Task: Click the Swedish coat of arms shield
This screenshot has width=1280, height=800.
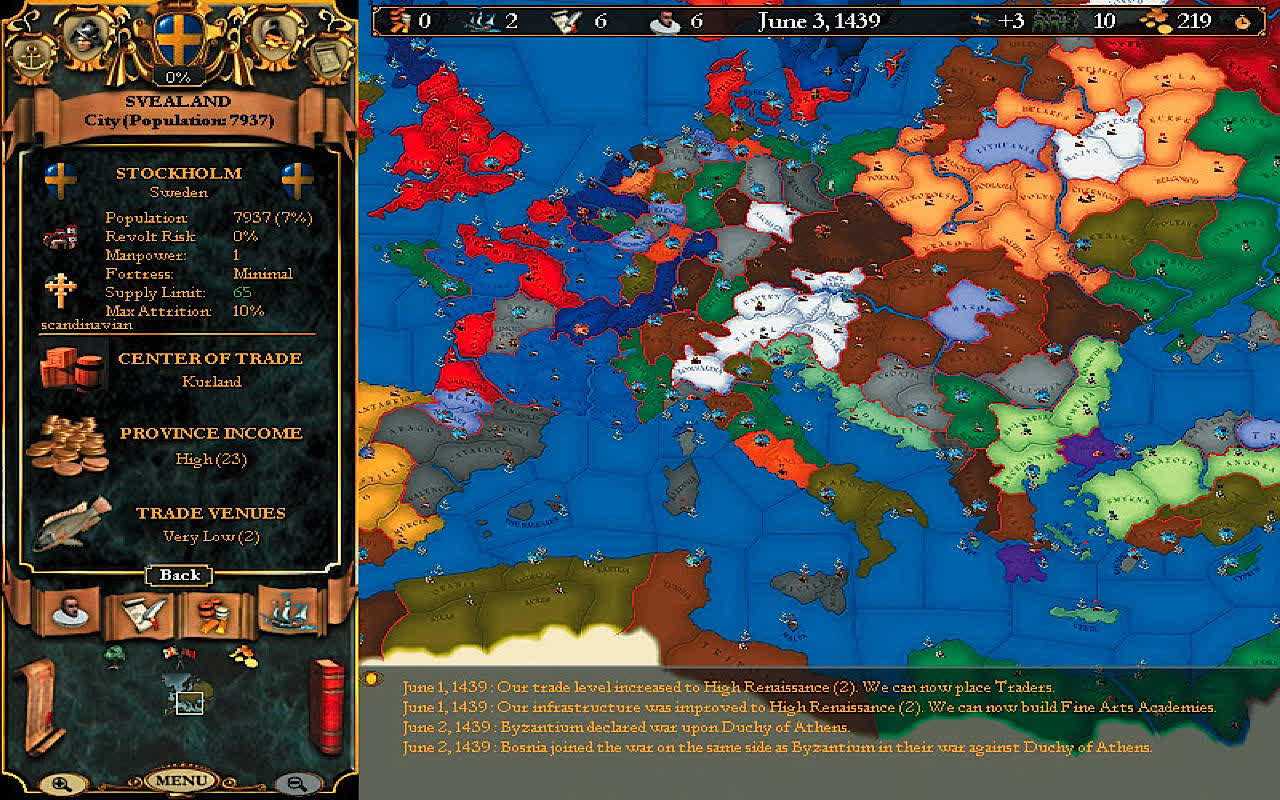Action: [179, 40]
